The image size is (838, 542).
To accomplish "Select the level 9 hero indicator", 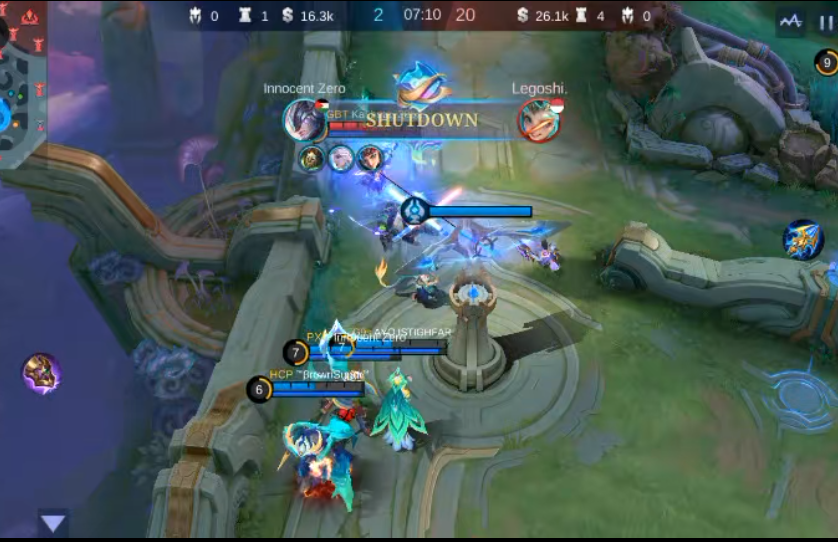I will (x=826, y=63).
